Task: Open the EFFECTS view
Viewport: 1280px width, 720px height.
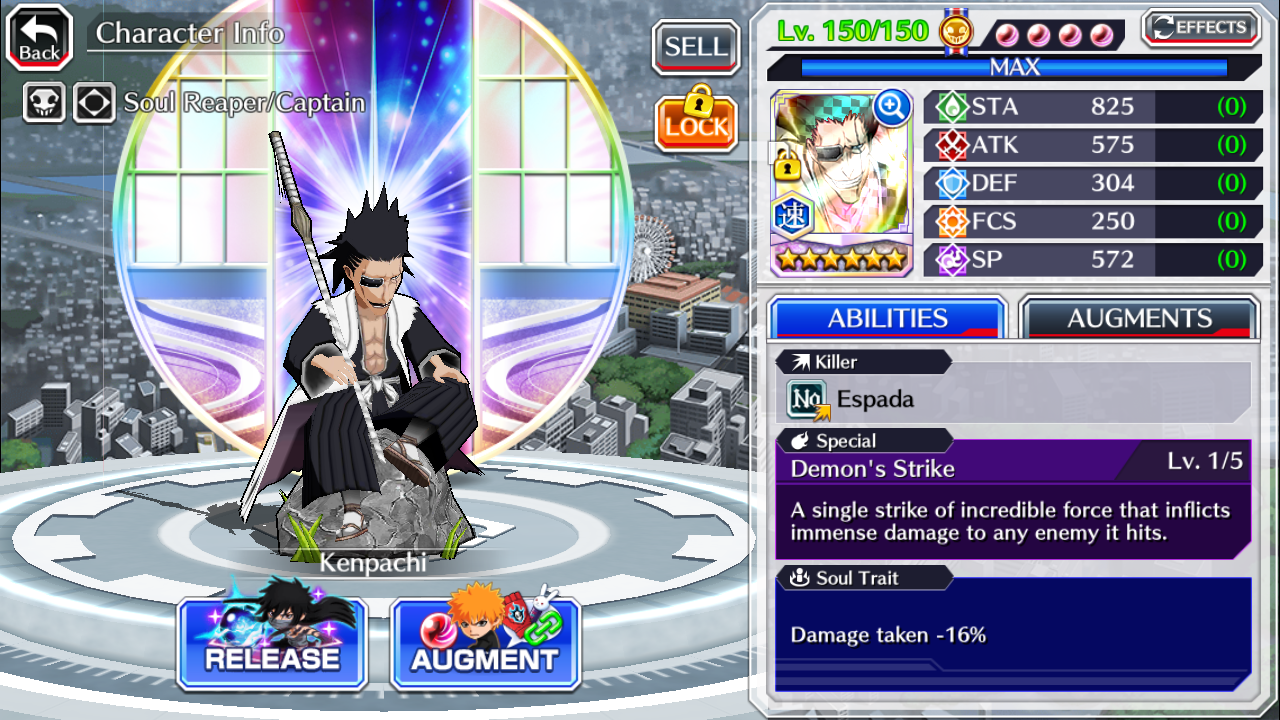Action: point(1200,28)
